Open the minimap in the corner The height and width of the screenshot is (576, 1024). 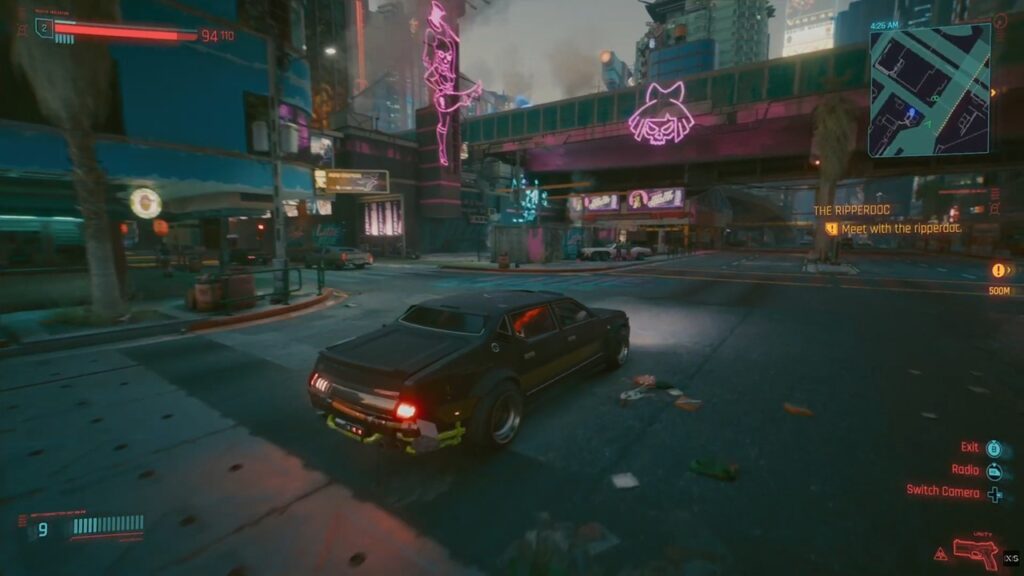tap(929, 90)
